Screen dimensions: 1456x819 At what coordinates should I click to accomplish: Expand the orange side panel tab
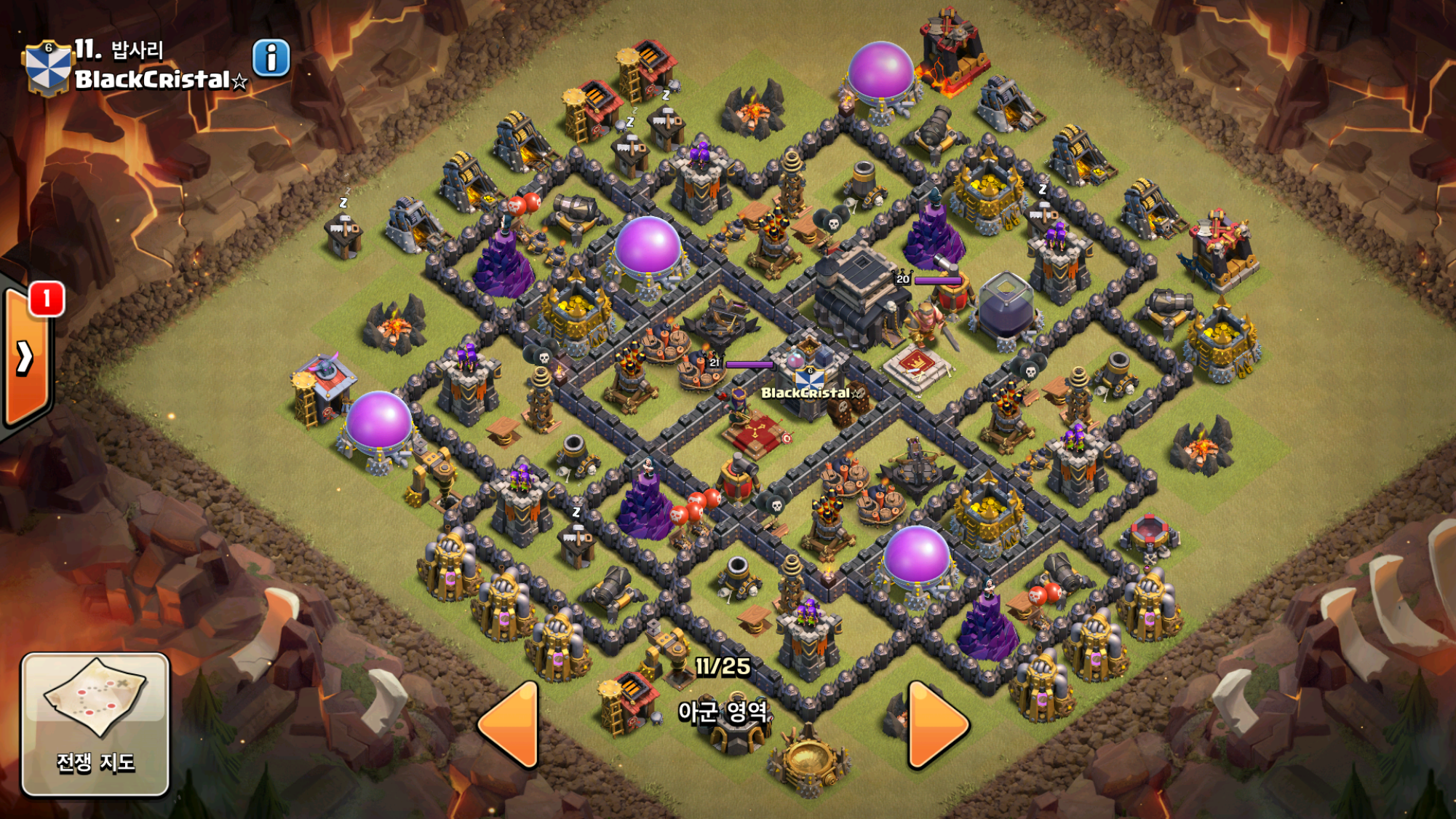coord(26,357)
